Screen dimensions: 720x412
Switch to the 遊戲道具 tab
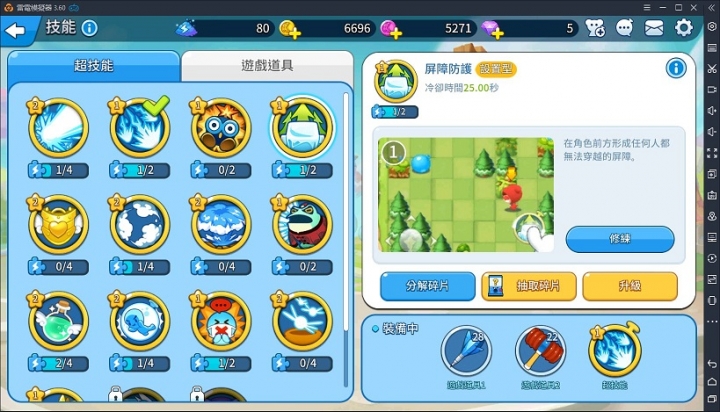click(267, 66)
